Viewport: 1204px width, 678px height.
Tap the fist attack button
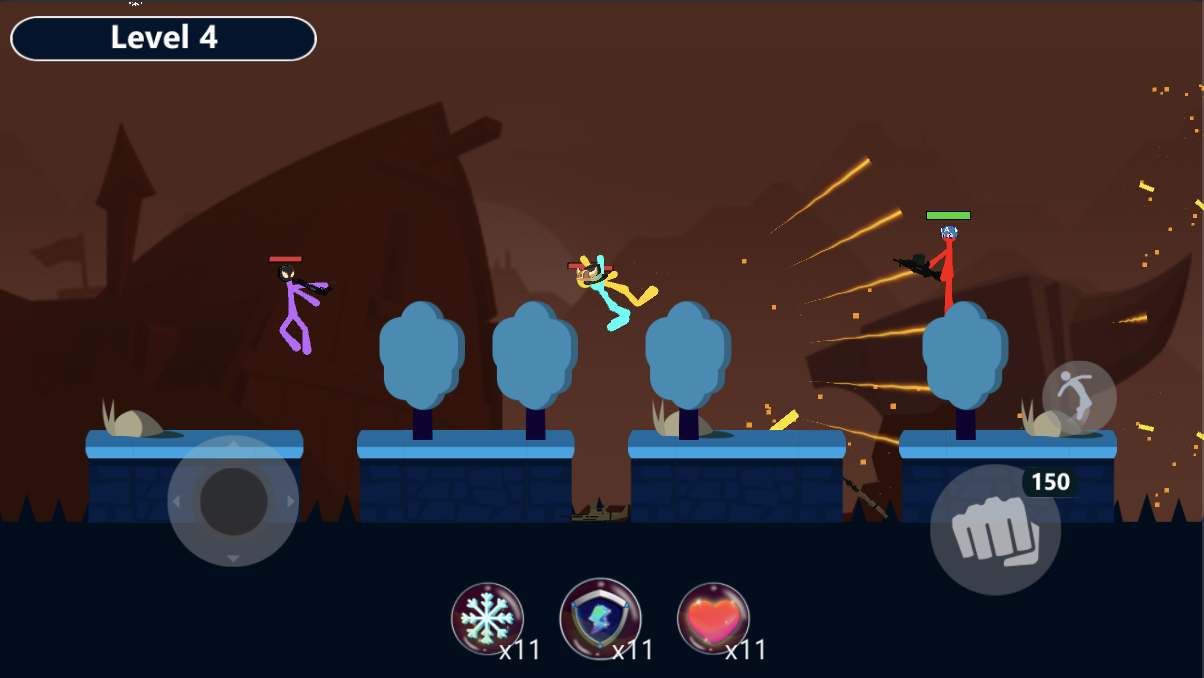pos(994,530)
